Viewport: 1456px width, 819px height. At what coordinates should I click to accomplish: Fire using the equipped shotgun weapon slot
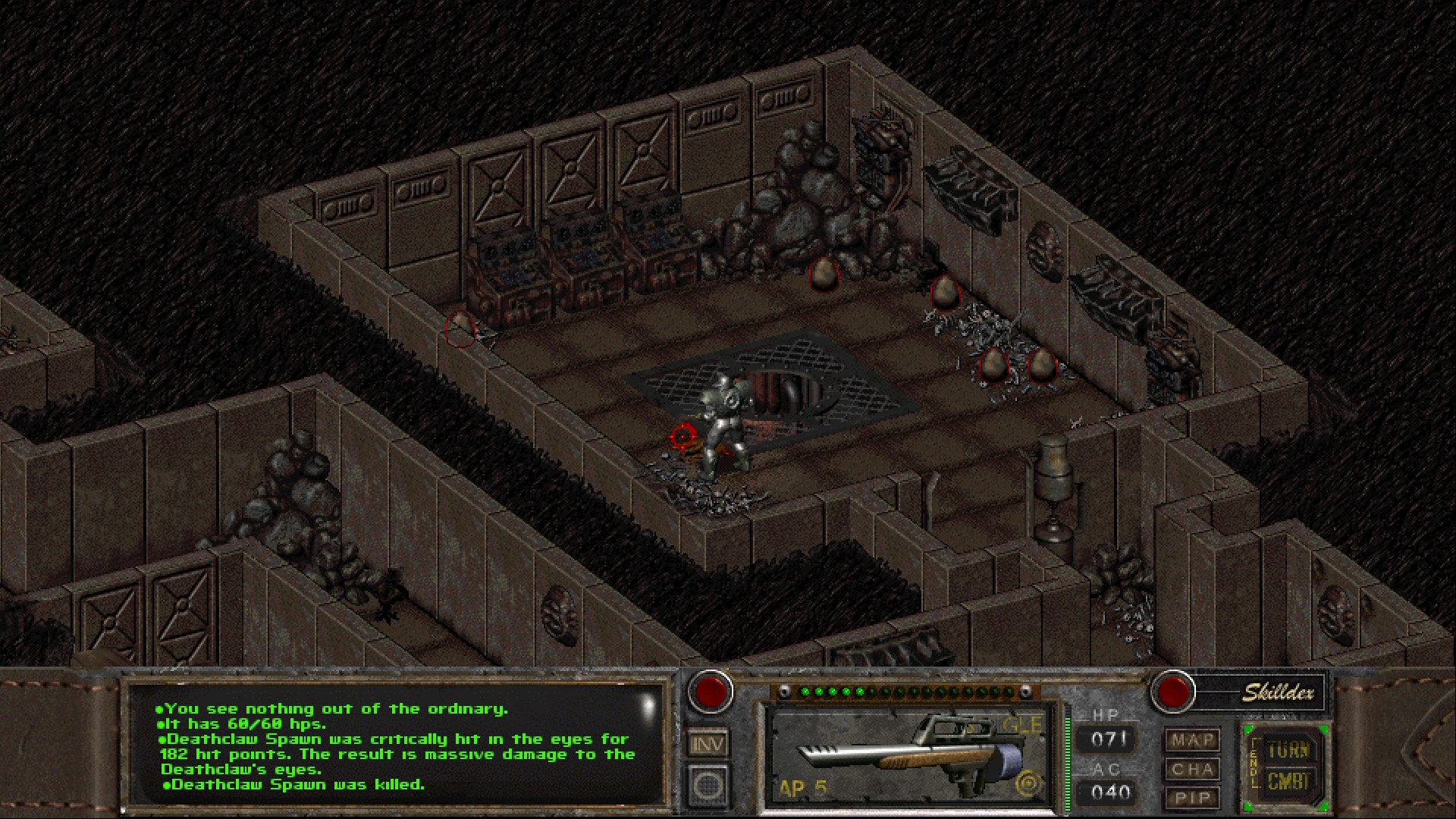point(907,755)
